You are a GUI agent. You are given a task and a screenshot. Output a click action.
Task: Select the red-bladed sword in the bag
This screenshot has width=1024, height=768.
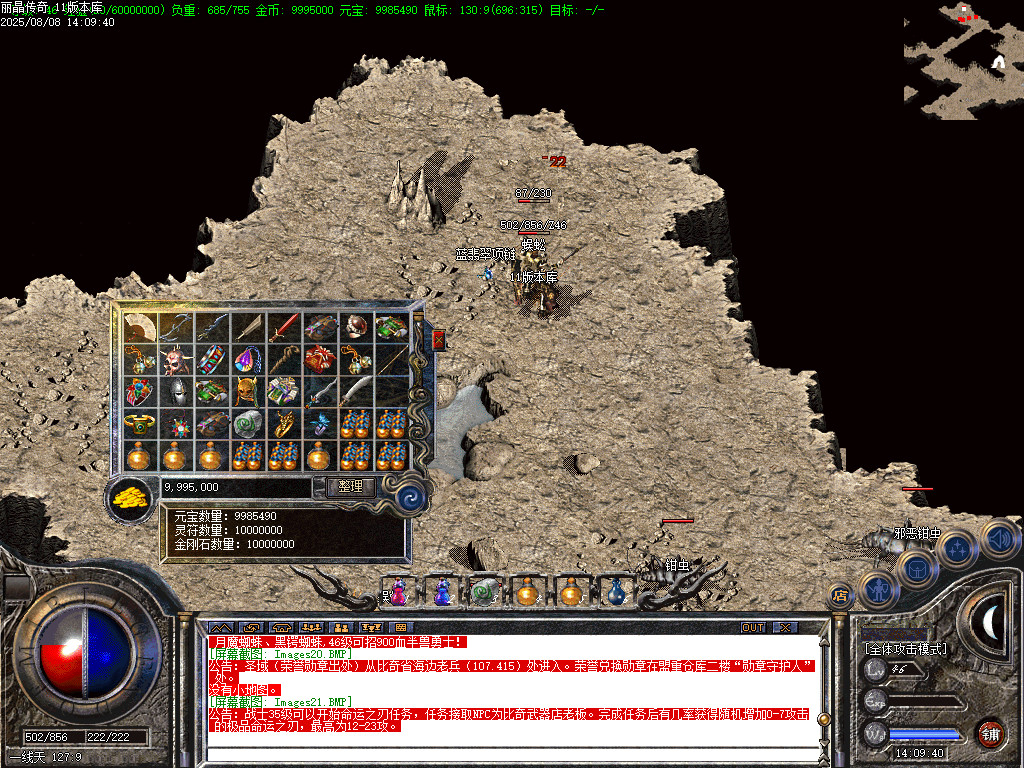tap(283, 327)
